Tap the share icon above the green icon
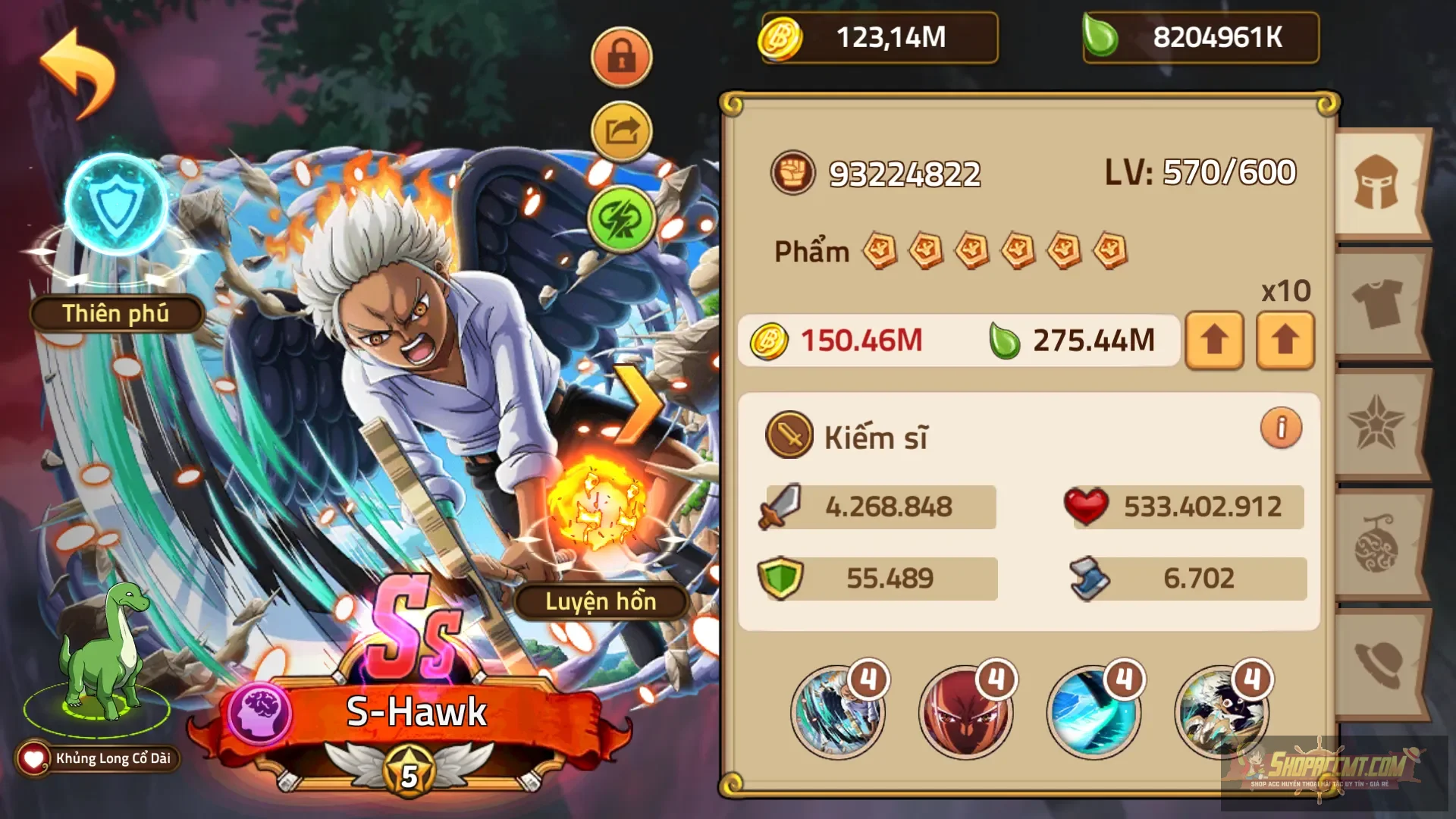 pos(621,130)
